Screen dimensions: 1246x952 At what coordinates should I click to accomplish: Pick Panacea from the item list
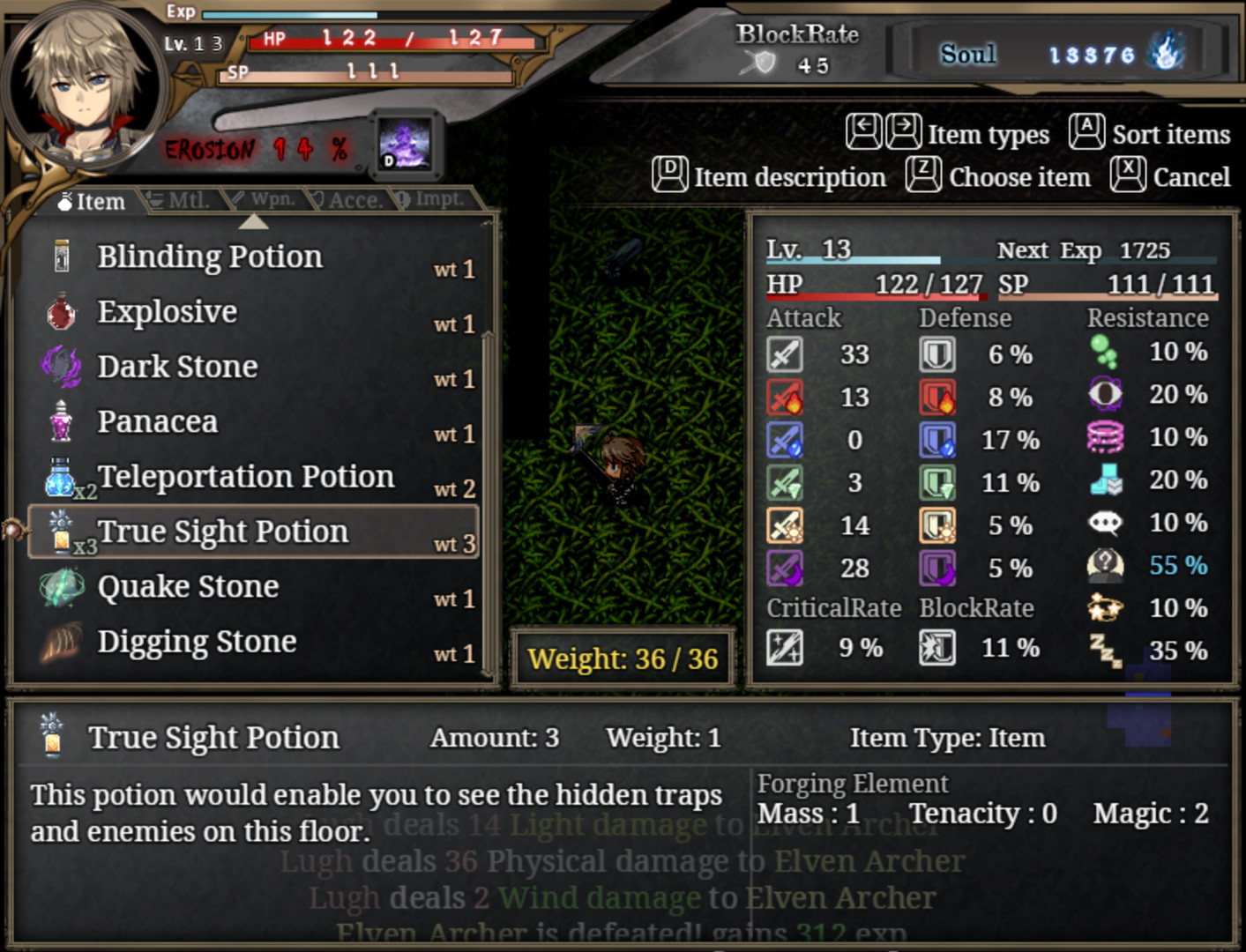(x=157, y=422)
